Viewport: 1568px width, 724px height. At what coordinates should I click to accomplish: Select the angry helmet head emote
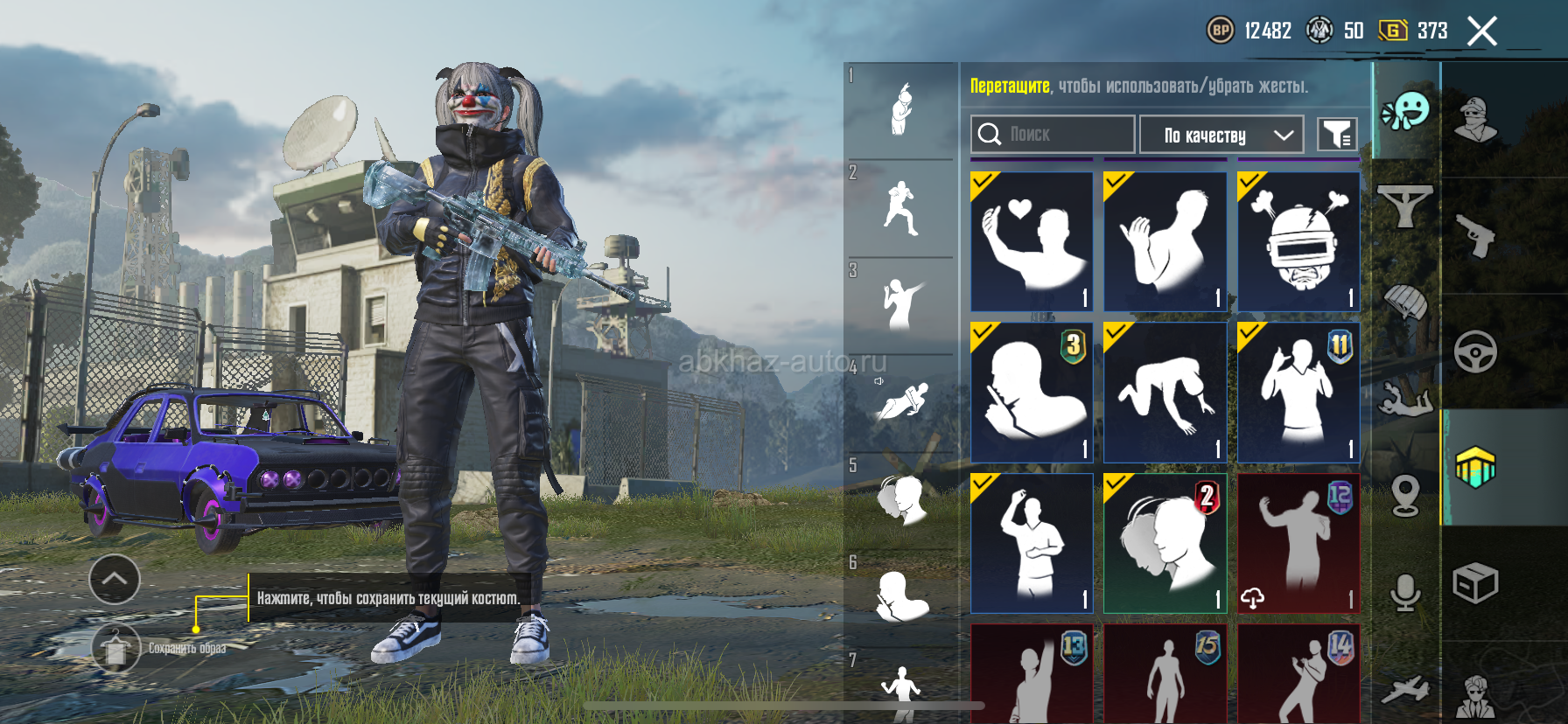pyautogui.click(x=1298, y=241)
